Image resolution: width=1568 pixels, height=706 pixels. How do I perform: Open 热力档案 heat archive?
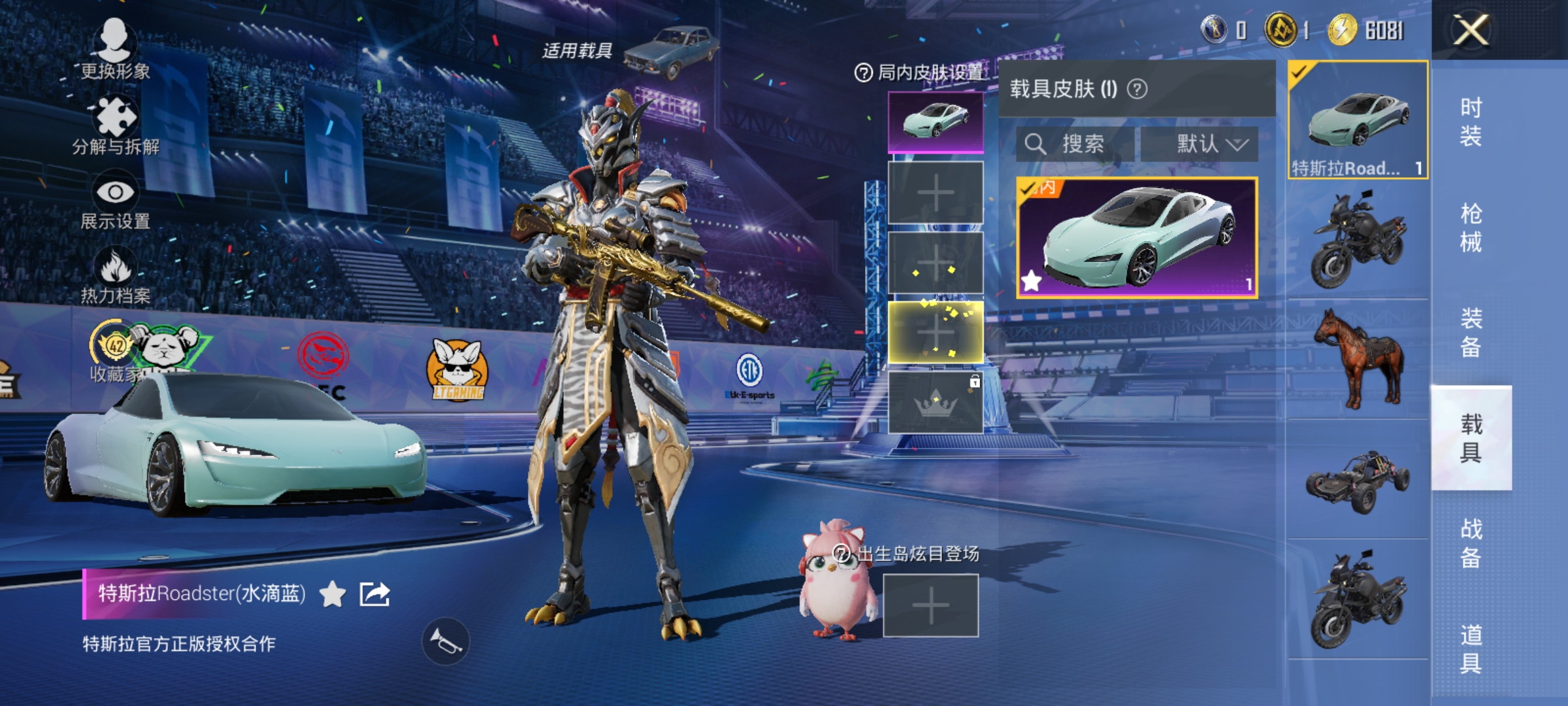116,276
